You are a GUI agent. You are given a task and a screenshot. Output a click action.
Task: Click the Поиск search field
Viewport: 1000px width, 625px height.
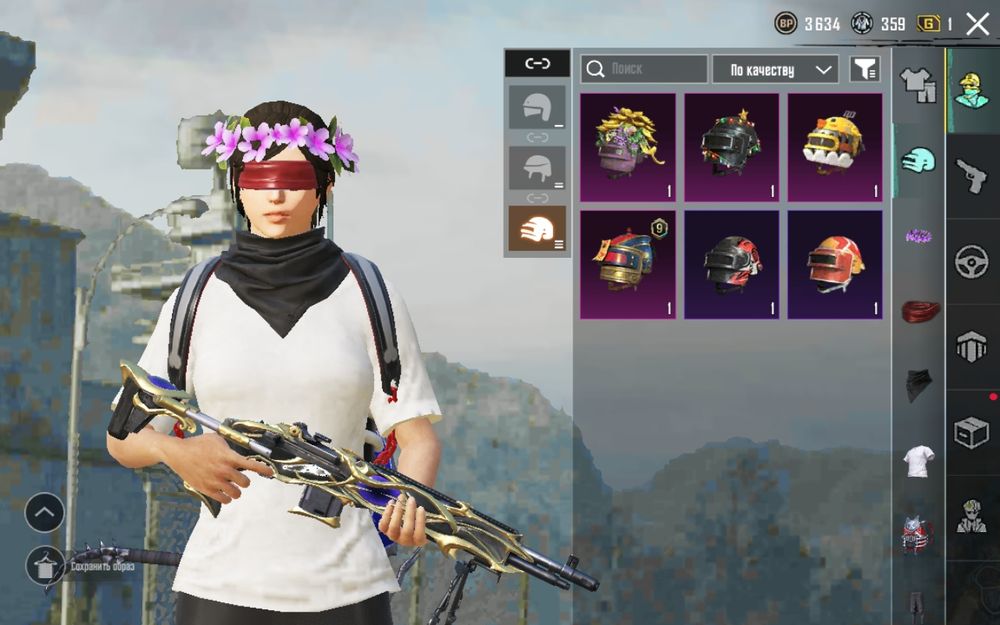click(644, 69)
